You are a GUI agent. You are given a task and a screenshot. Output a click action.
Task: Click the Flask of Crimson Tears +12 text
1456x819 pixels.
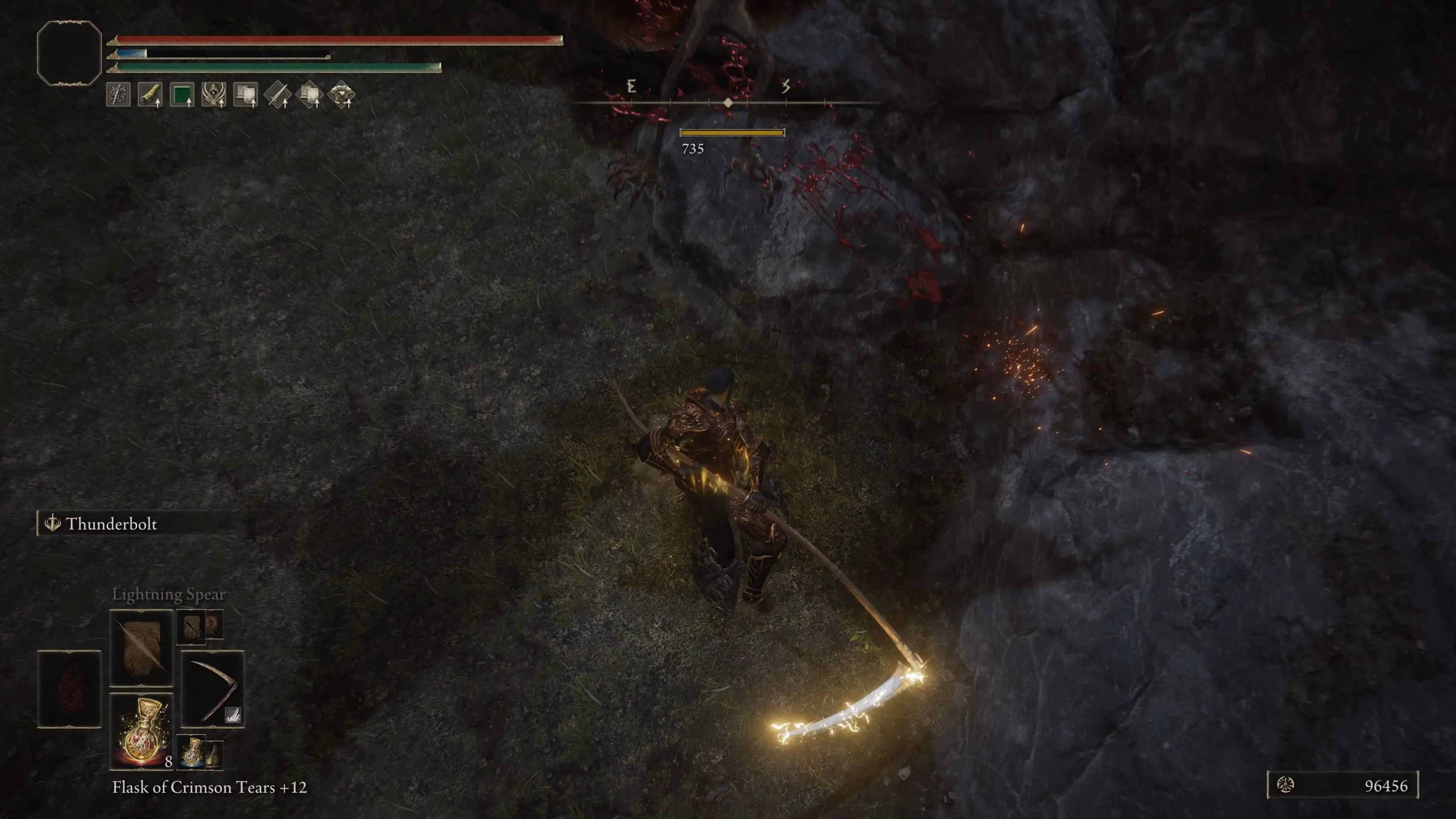pos(209,788)
